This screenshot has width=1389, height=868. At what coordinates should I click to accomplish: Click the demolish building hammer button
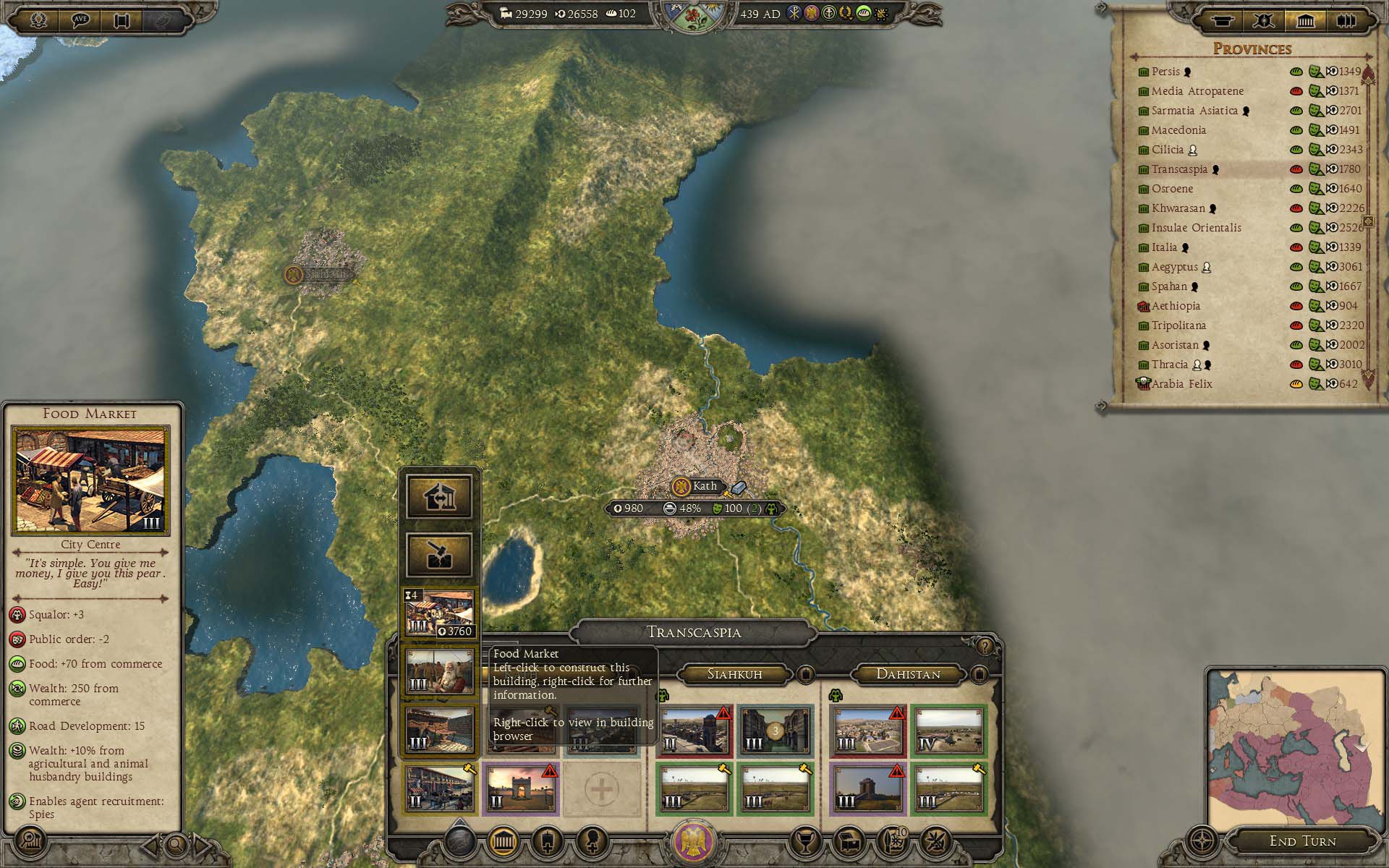pos(439,555)
